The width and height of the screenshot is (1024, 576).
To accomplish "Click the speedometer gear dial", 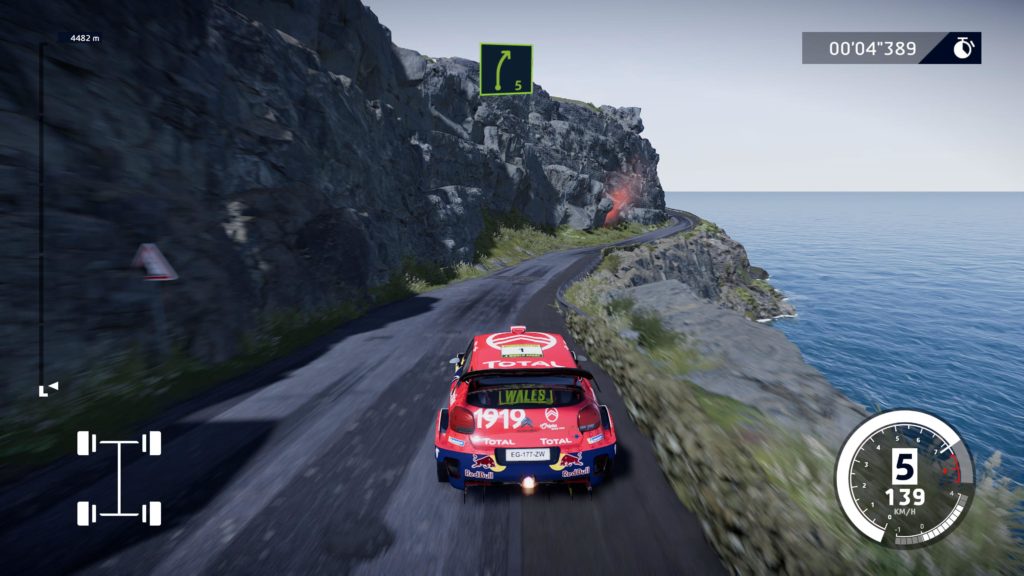I will point(904,478).
